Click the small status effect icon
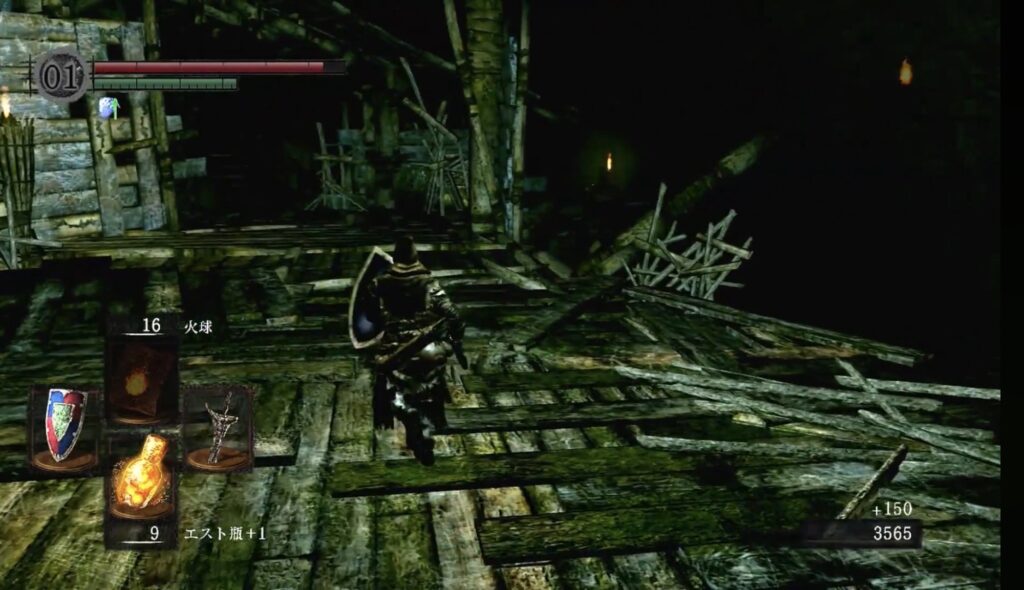 tap(108, 106)
